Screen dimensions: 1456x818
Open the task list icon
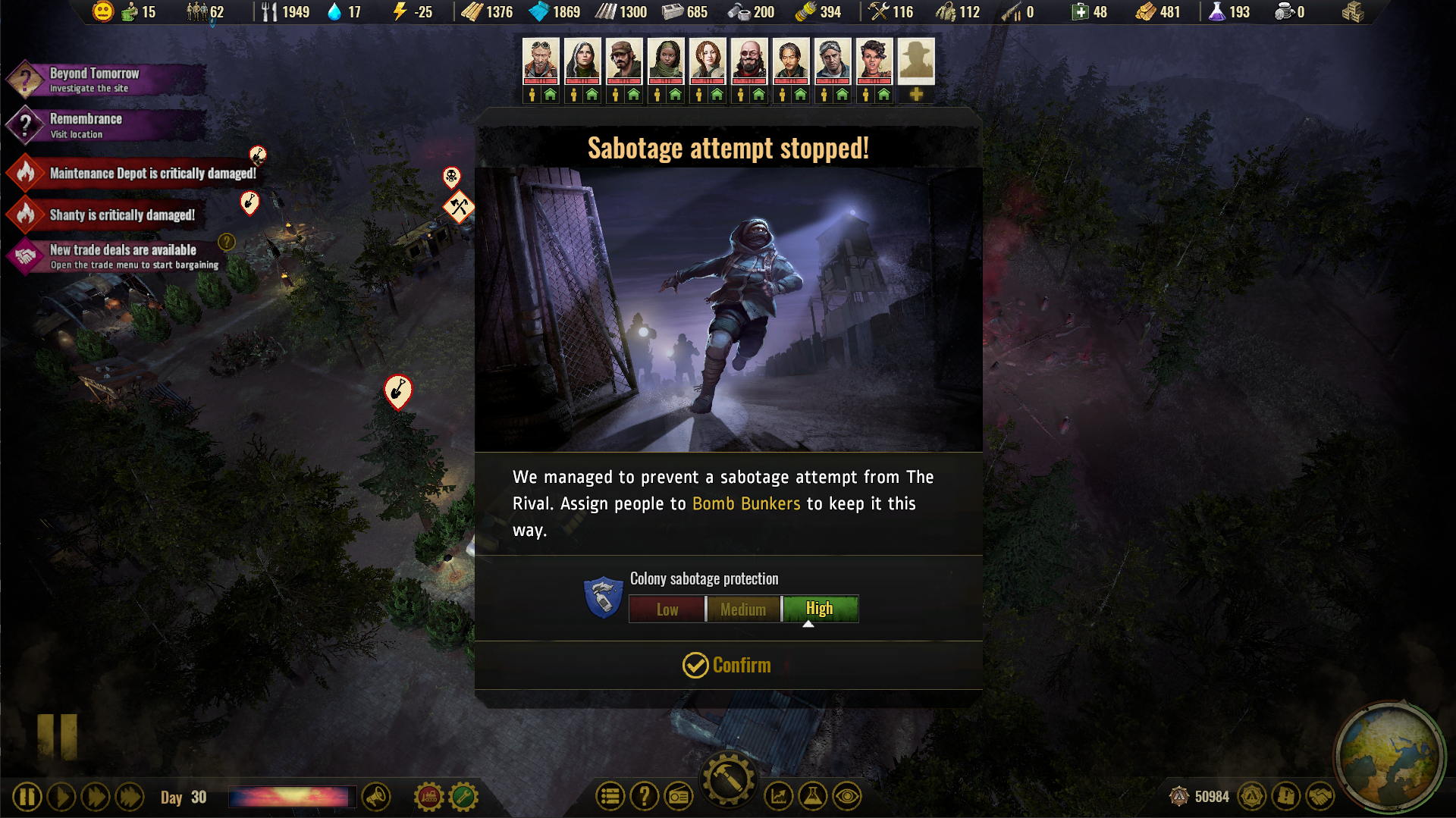pos(610,797)
